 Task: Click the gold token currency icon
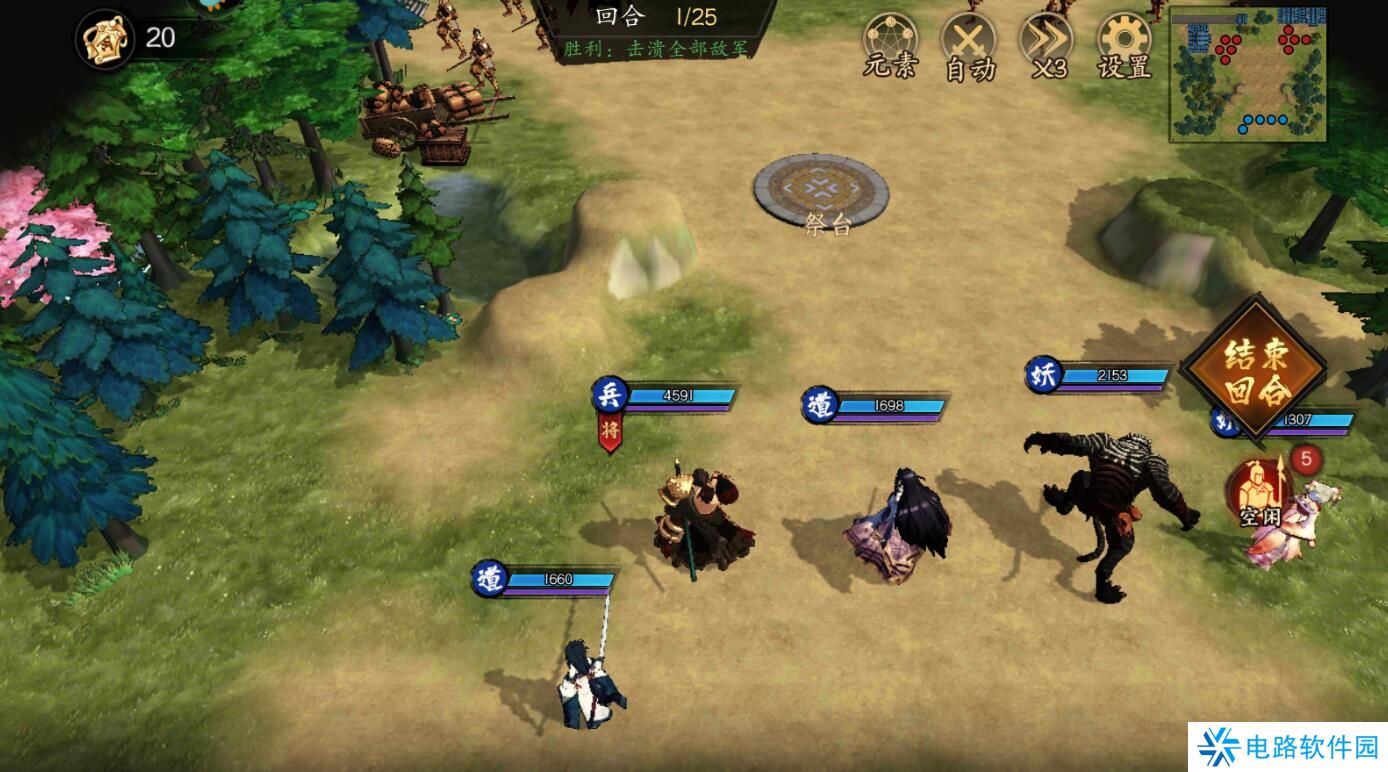pyautogui.click(x=105, y=39)
